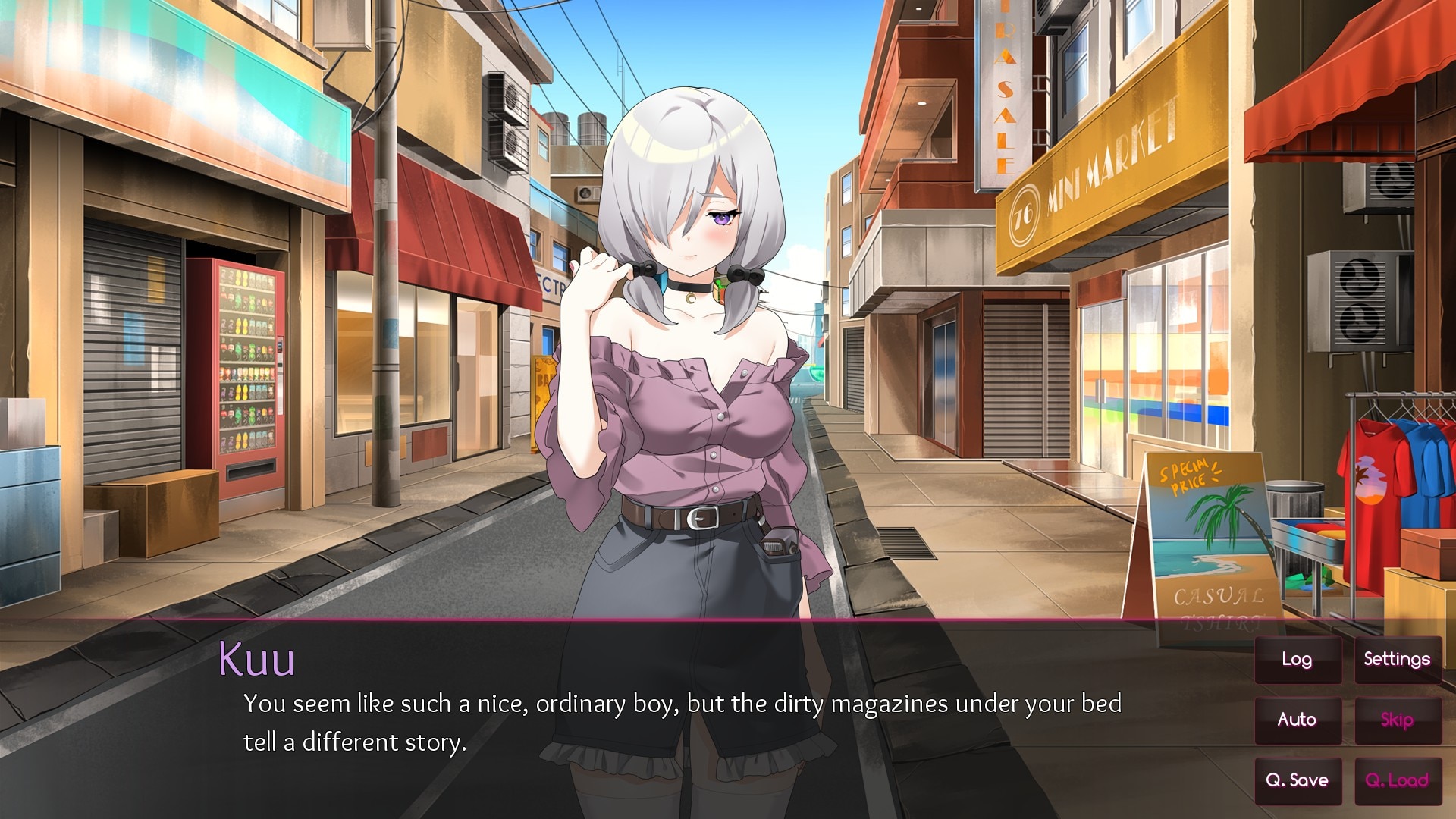Click Q. Save to quick save
This screenshot has height=819, width=1456.
(1298, 780)
